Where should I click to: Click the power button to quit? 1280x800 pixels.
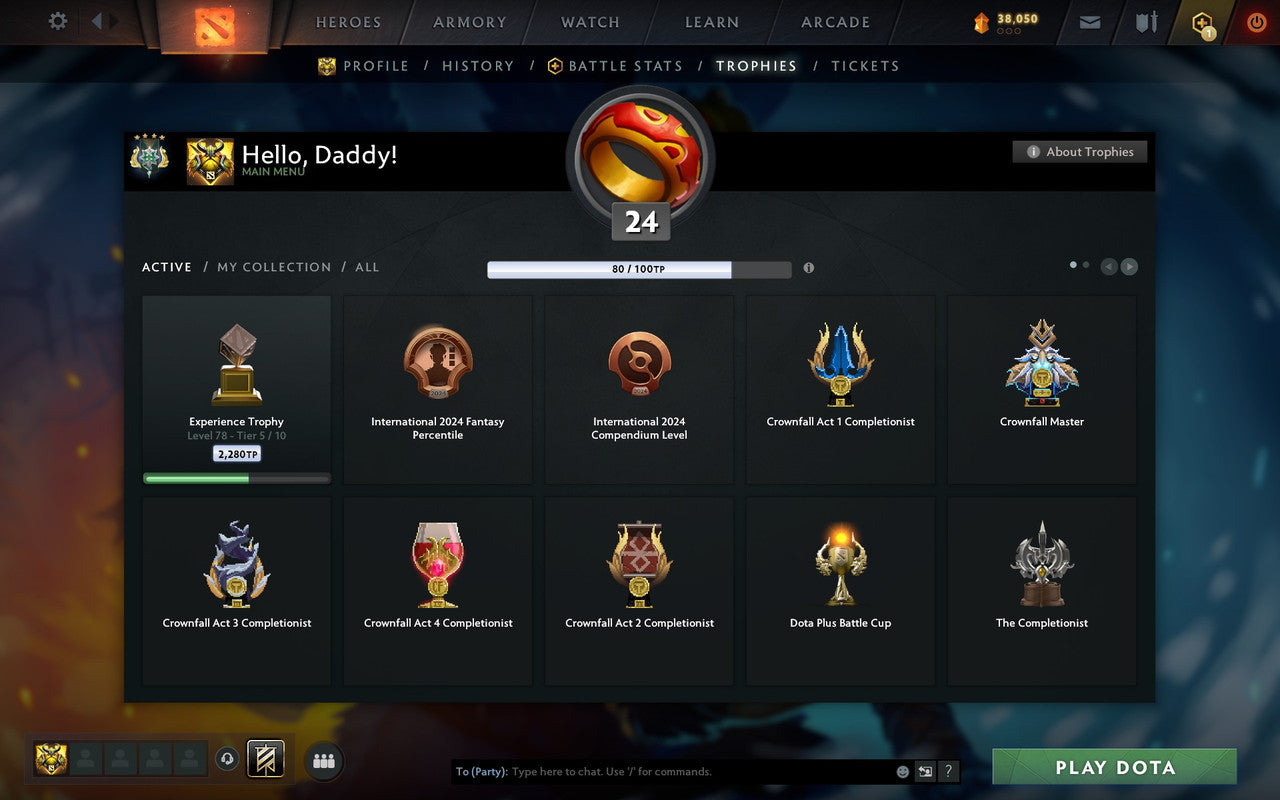(x=1256, y=21)
